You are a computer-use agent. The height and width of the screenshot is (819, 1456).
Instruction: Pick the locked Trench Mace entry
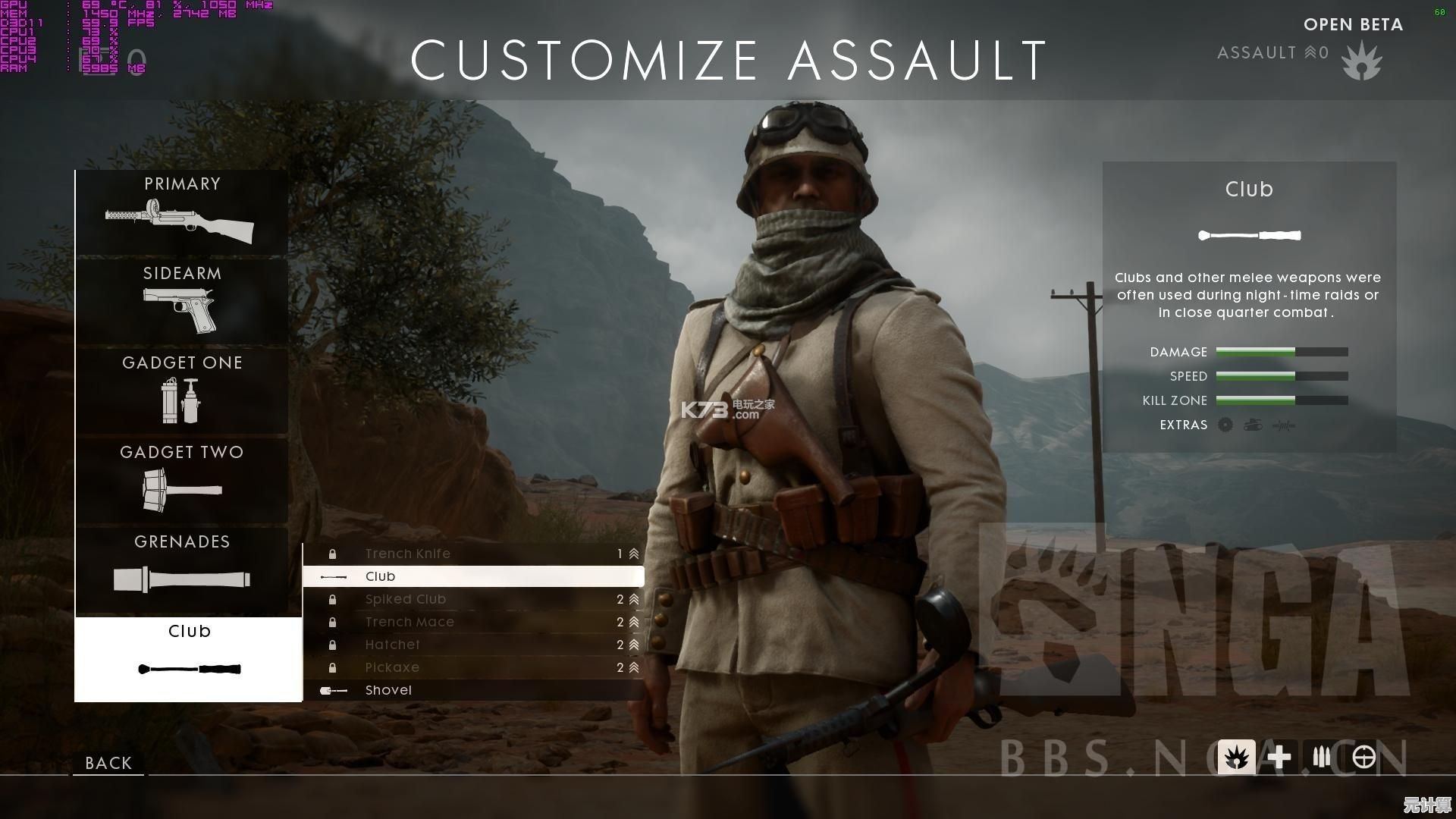point(473,622)
